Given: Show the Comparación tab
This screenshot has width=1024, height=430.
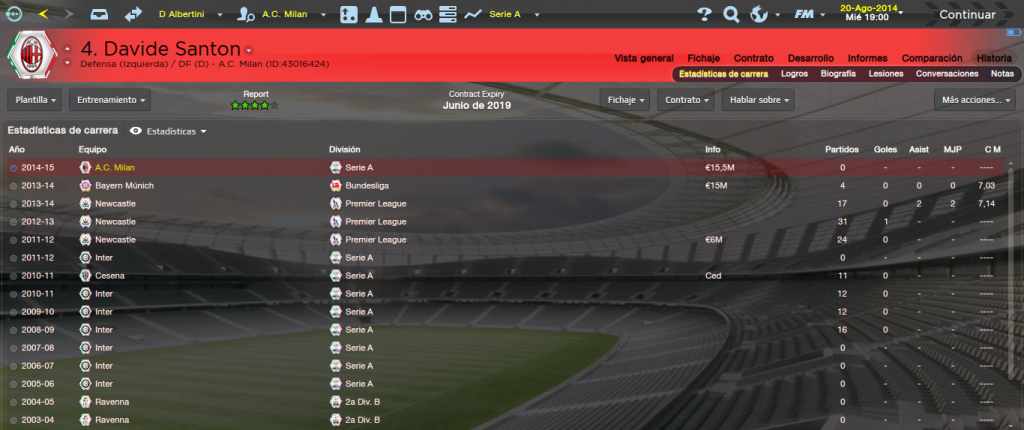Looking at the screenshot, I should pyautogui.click(x=932, y=58).
